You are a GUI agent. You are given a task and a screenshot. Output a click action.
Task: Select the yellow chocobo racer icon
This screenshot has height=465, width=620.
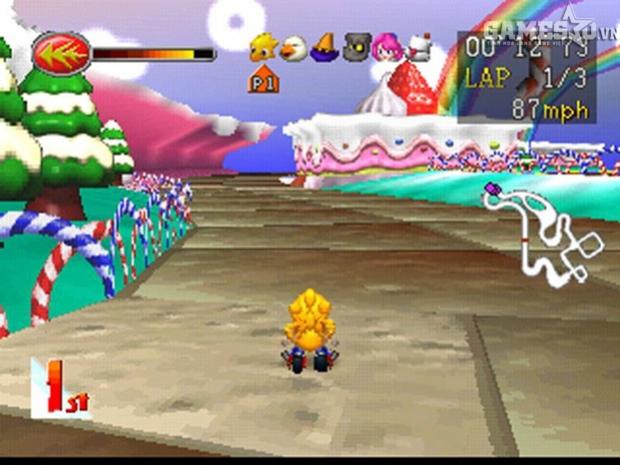click(263, 47)
